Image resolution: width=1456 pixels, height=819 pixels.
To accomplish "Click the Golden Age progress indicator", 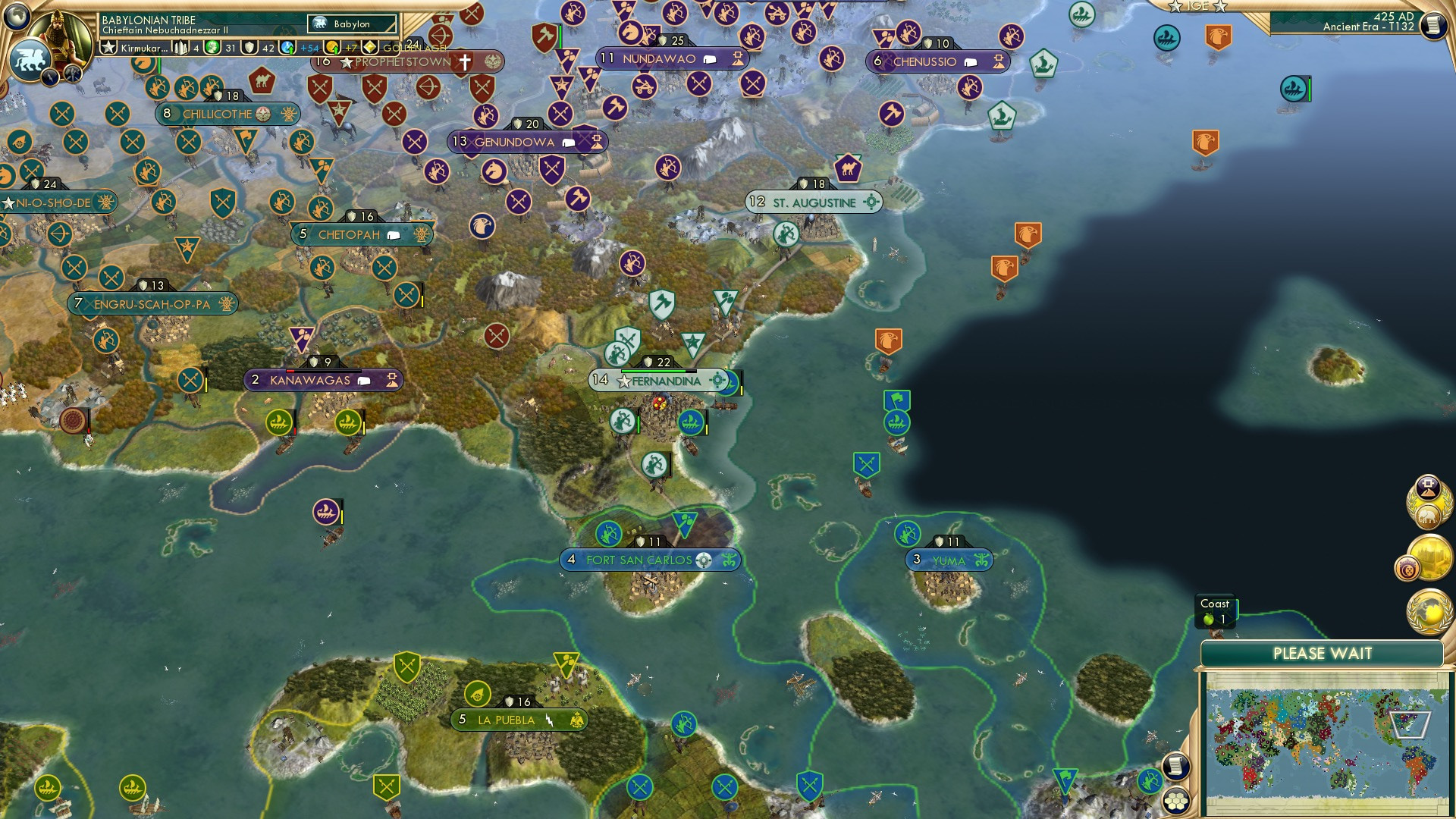I will [372, 47].
